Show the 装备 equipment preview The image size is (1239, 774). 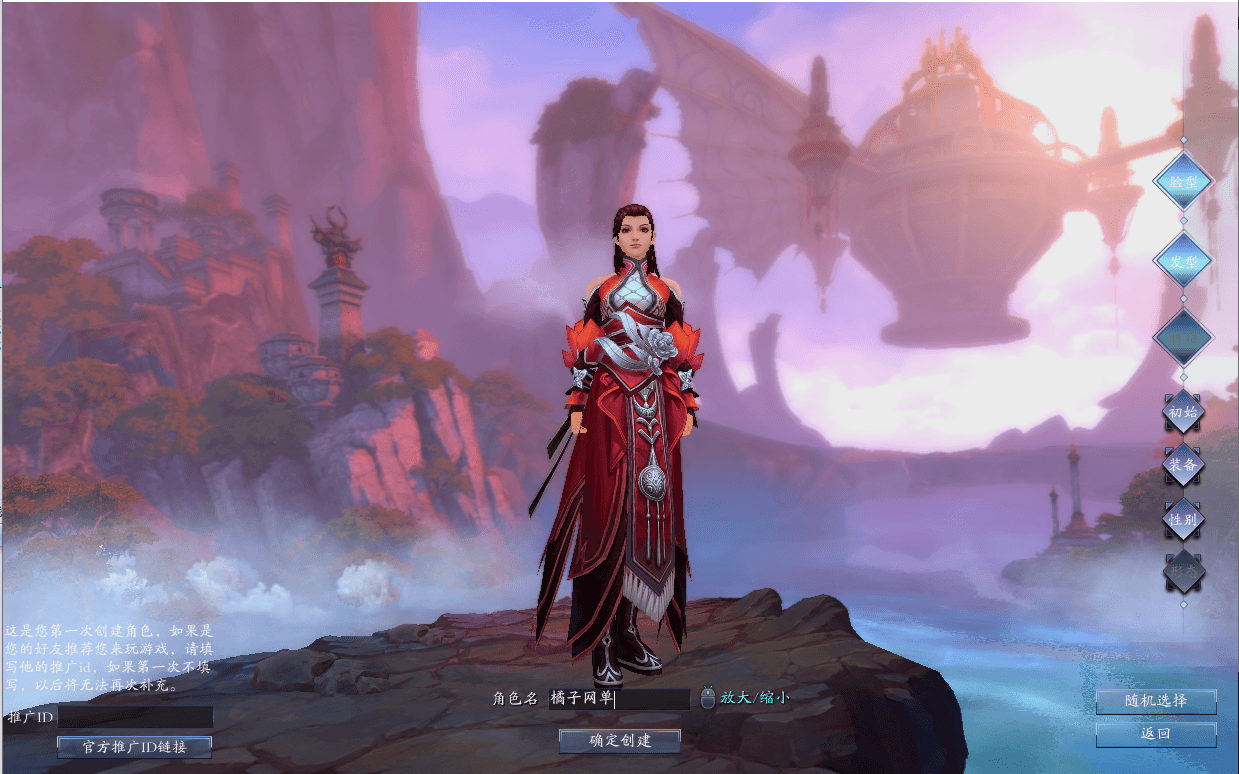(x=1183, y=465)
